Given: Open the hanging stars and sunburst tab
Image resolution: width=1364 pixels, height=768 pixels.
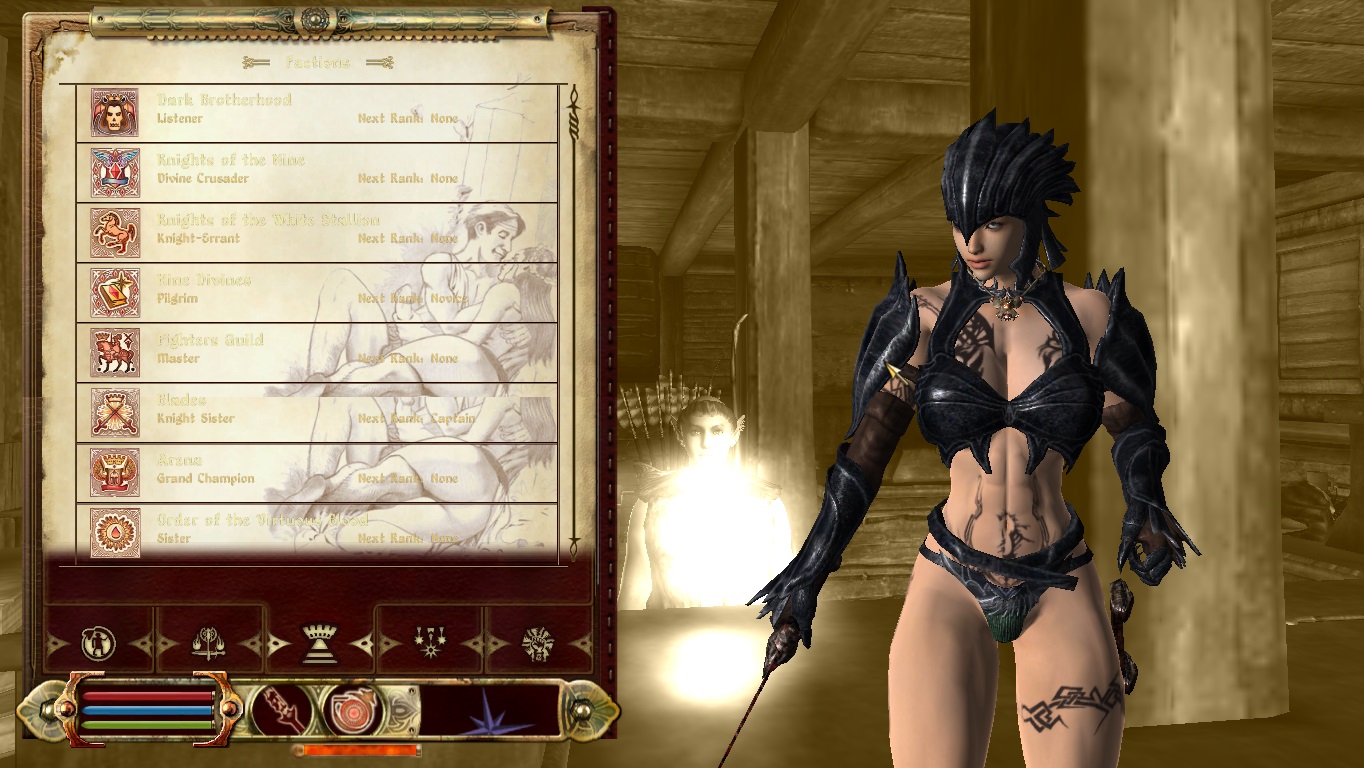Looking at the screenshot, I should click(430, 643).
